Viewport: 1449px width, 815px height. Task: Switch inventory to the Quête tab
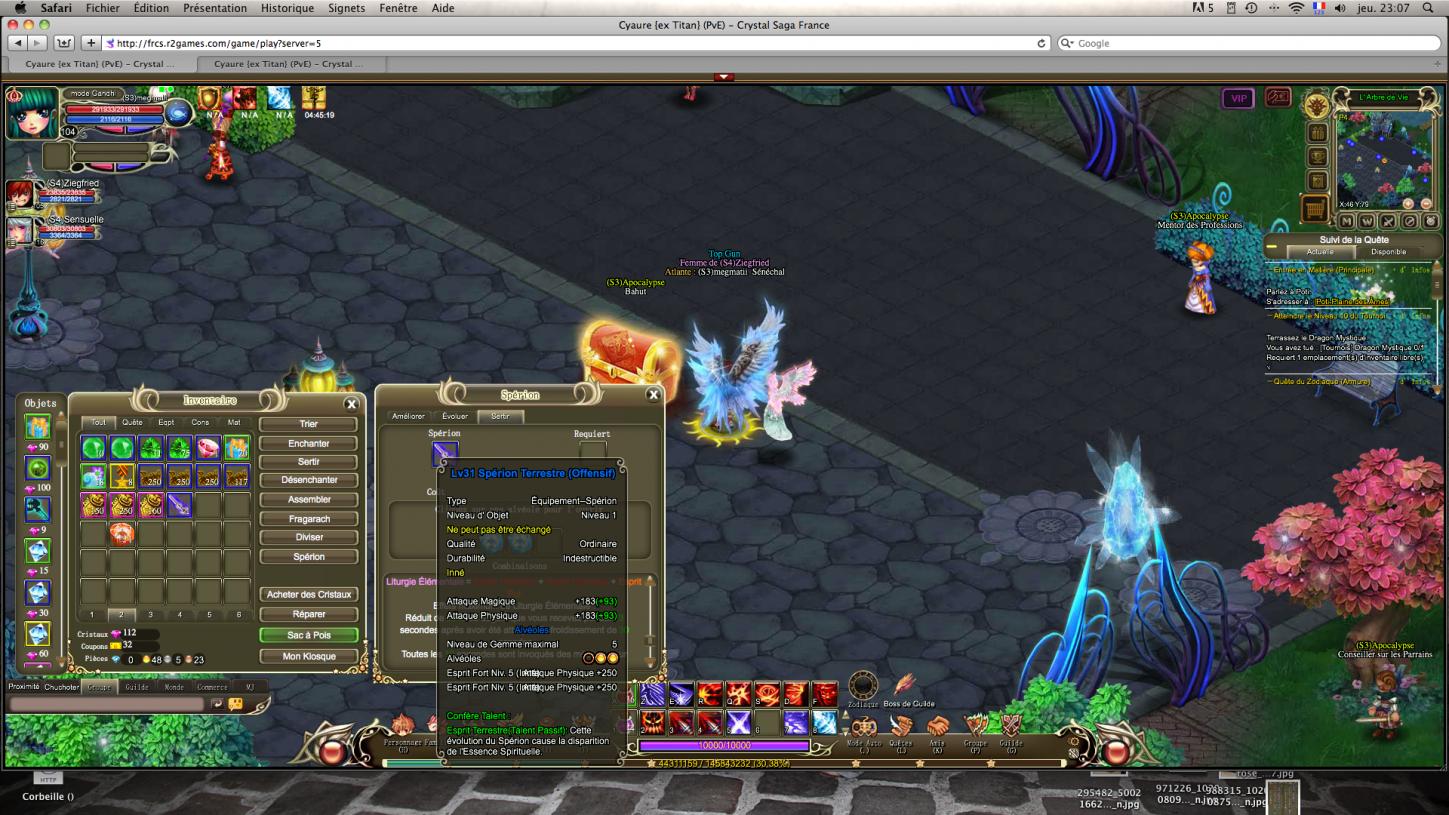click(x=132, y=423)
